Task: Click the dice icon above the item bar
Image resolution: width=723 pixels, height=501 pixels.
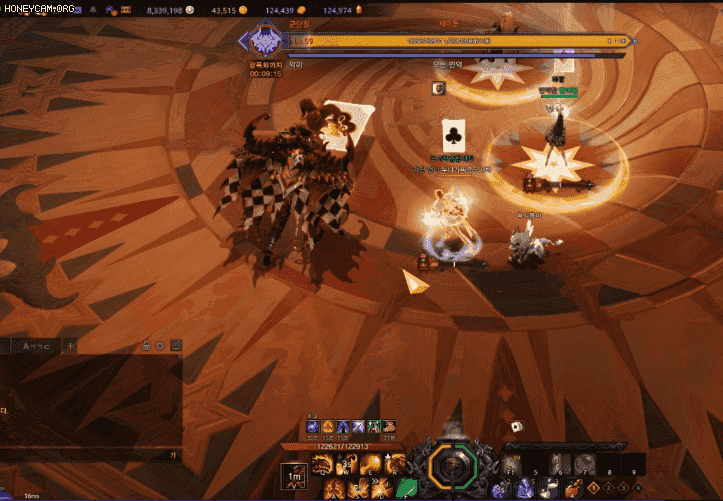Action: [x=516, y=427]
